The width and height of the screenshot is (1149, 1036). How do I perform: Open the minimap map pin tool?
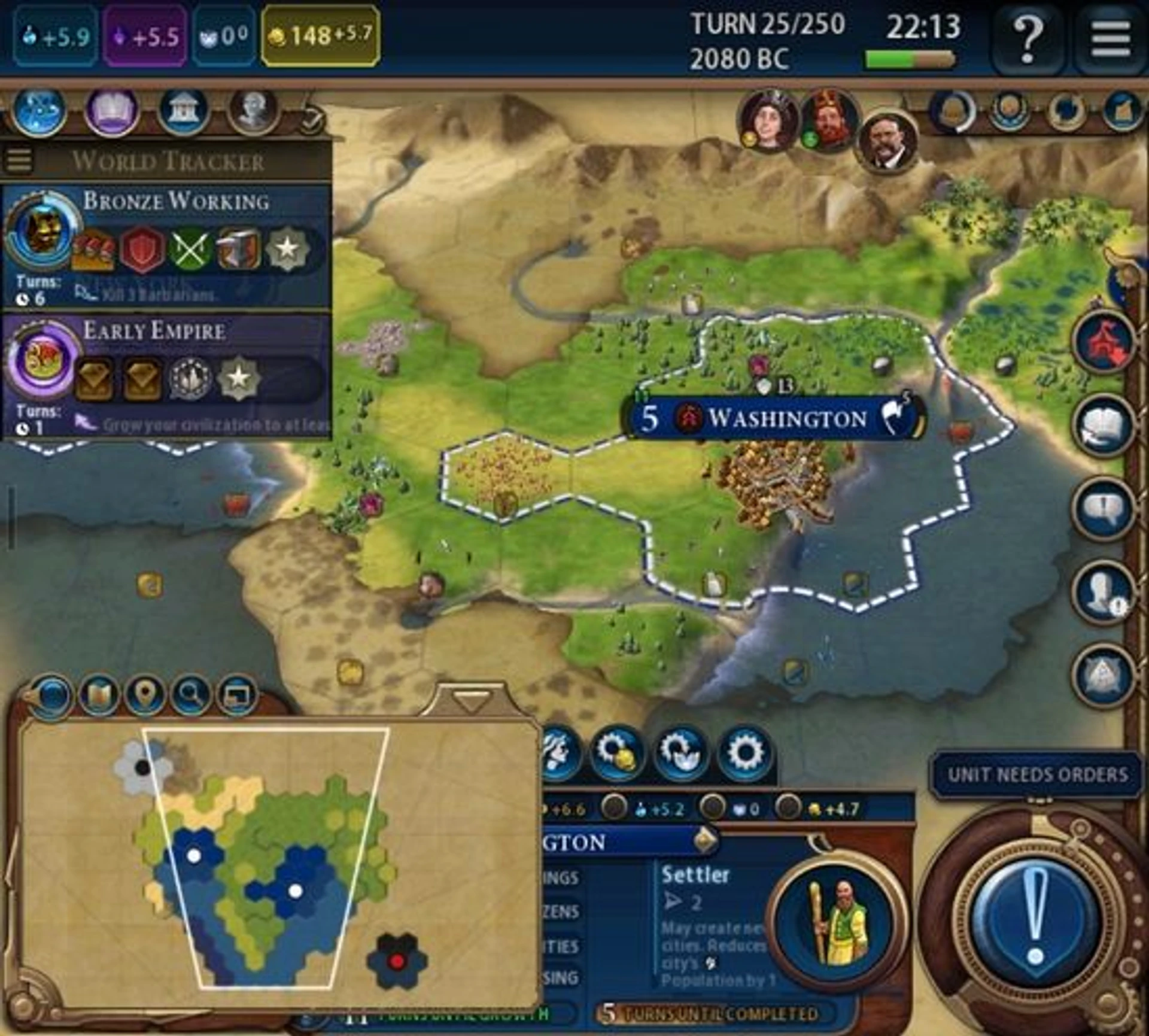tap(144, 695)
